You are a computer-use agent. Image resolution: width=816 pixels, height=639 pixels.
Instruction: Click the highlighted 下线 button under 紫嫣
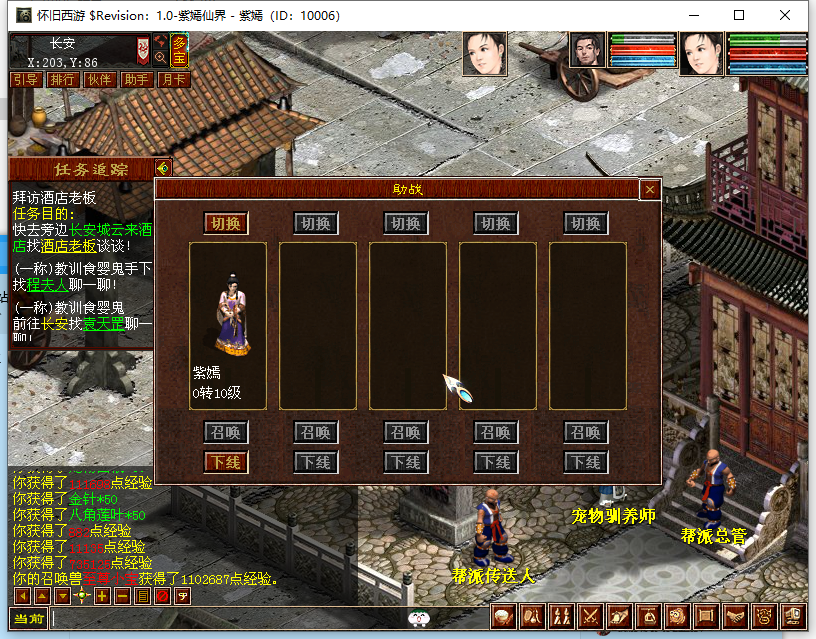(x=226, y=462)
